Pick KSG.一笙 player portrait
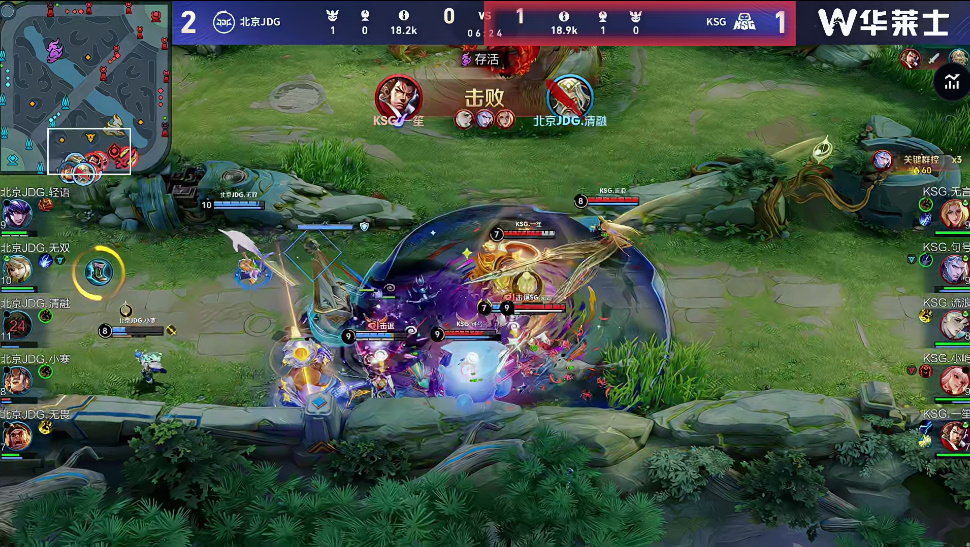The image size is (970, 547). [x=953, y=435]
